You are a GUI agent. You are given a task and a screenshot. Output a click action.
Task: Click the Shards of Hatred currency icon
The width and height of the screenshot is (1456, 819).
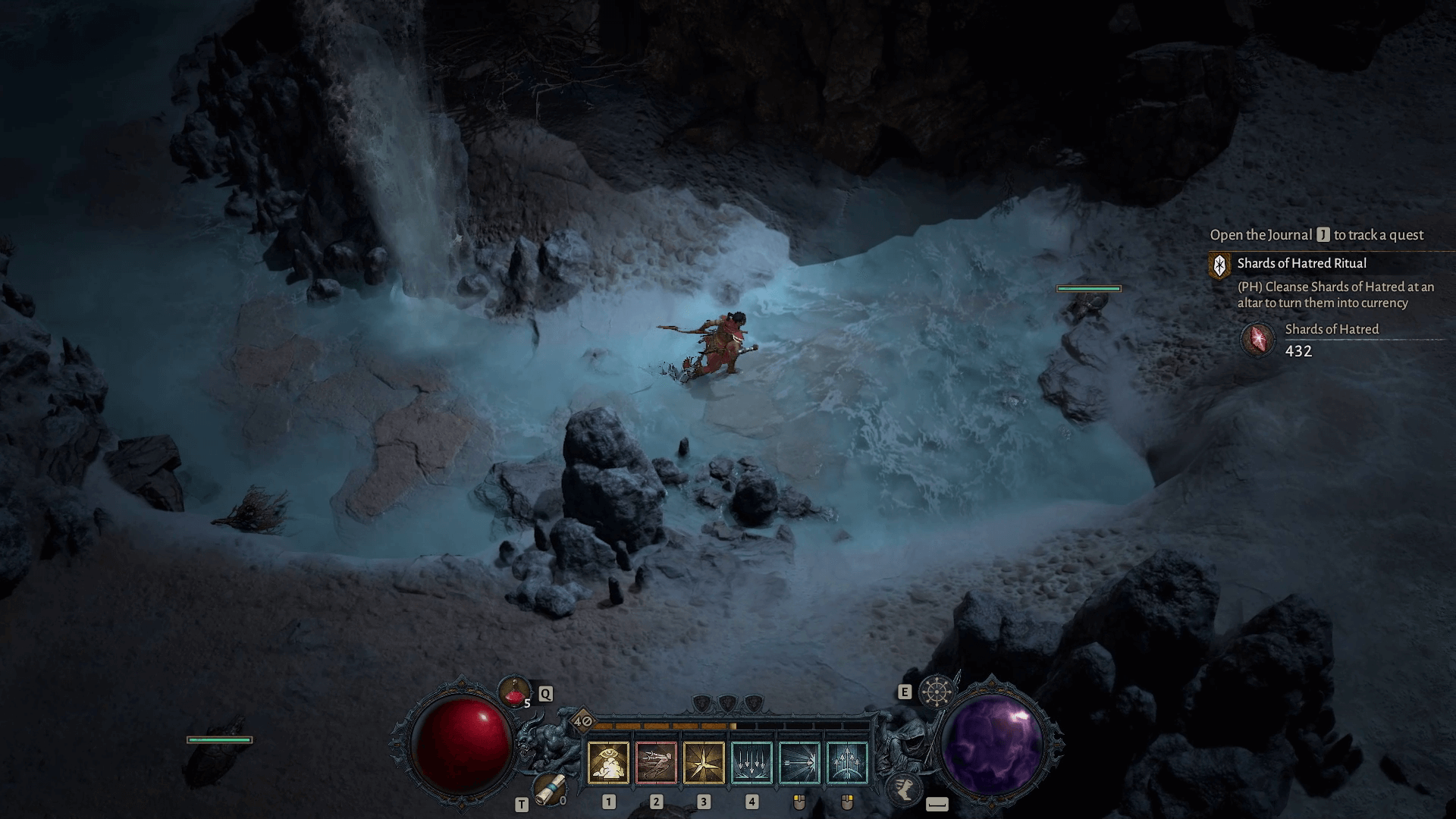click(x=1258, y=339)
